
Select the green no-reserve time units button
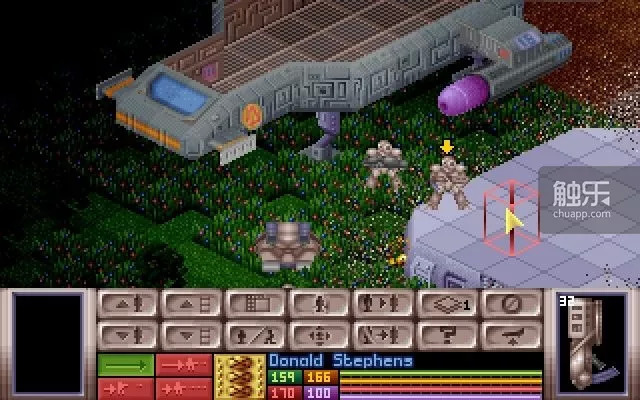125,364
